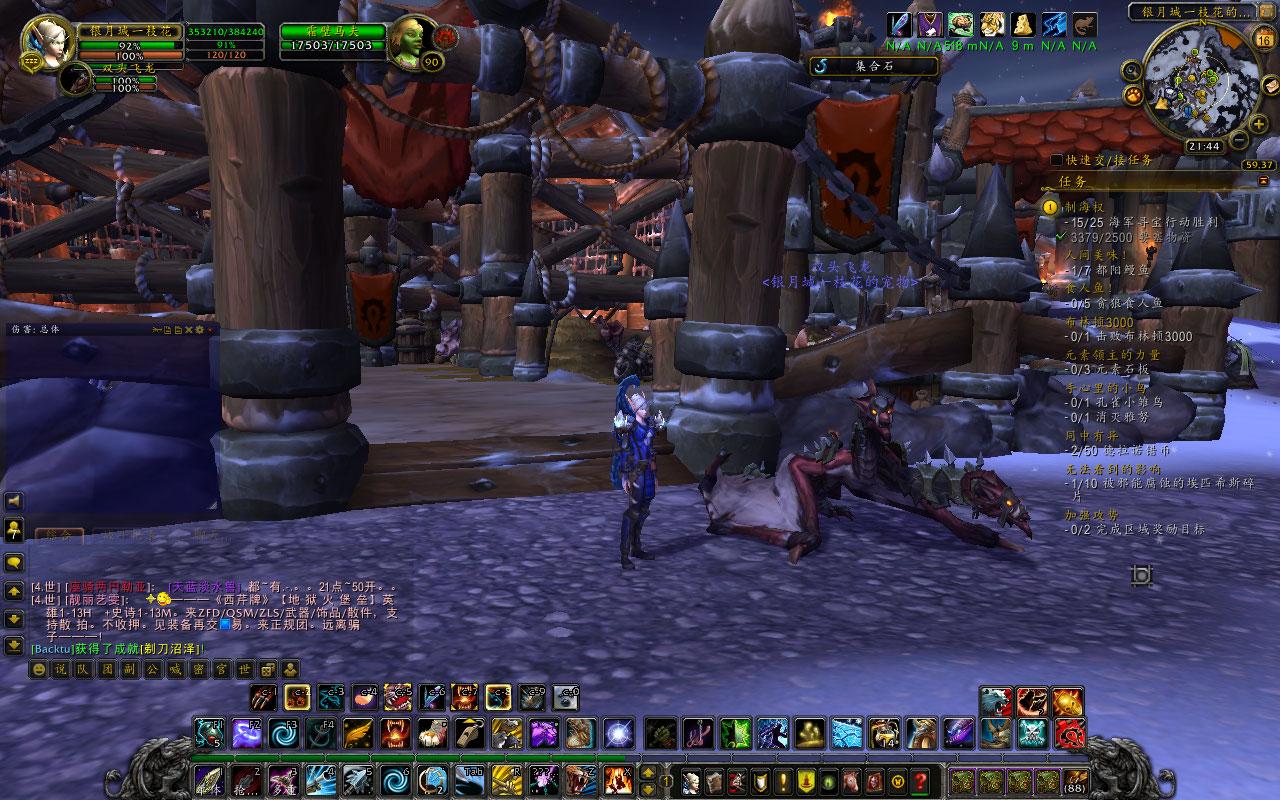Select the 队 party chat channel button

[83, 669]
